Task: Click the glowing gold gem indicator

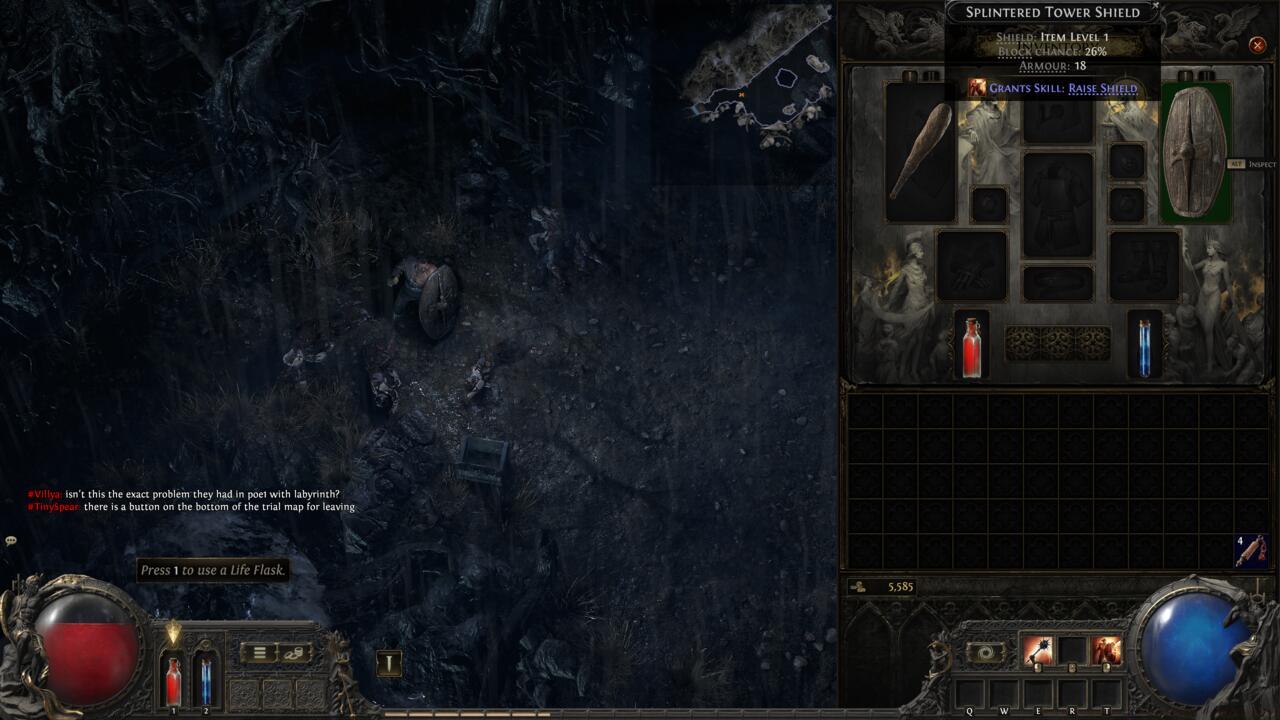Action: coord(174,632)
